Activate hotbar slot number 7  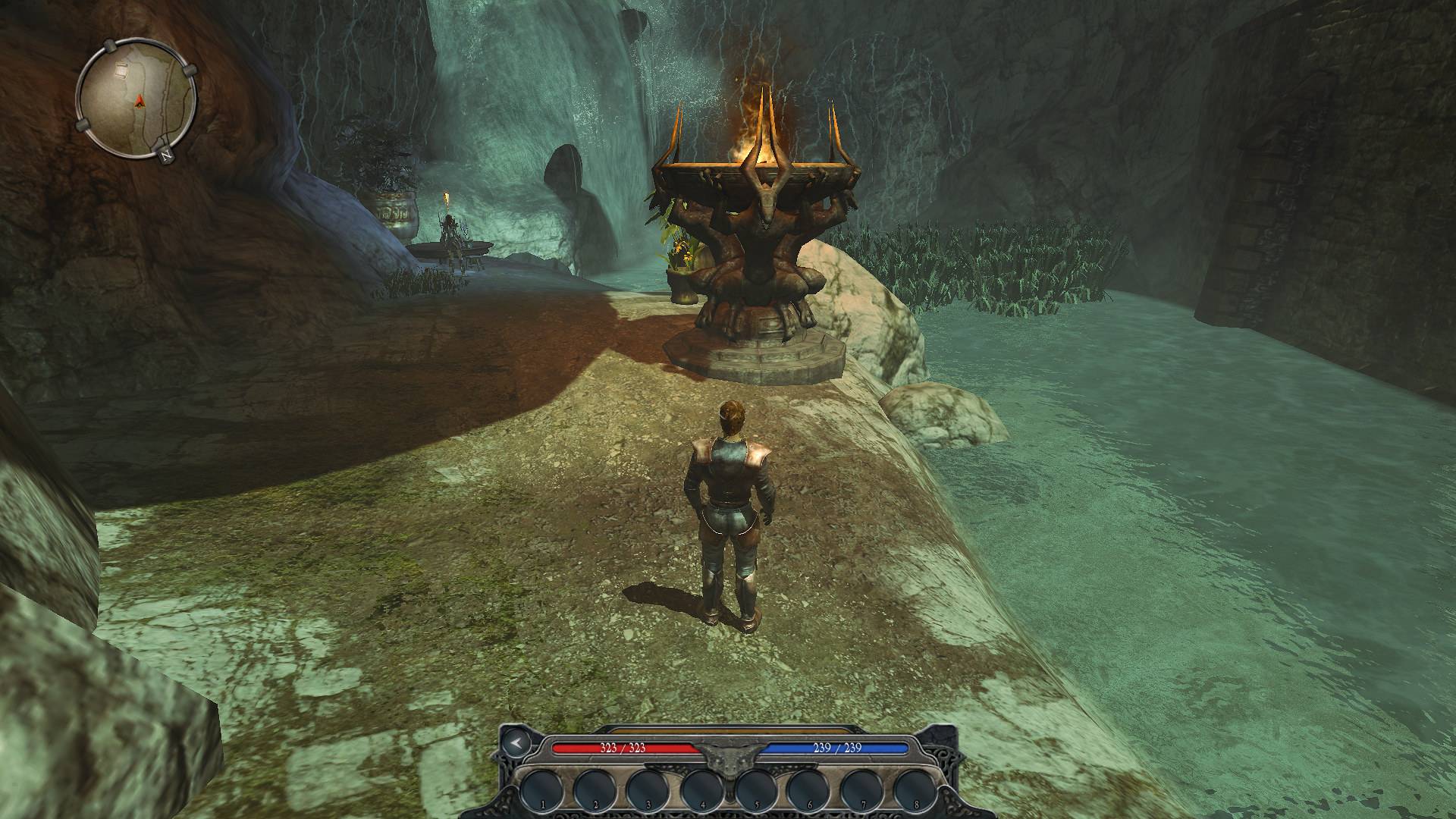863,790
